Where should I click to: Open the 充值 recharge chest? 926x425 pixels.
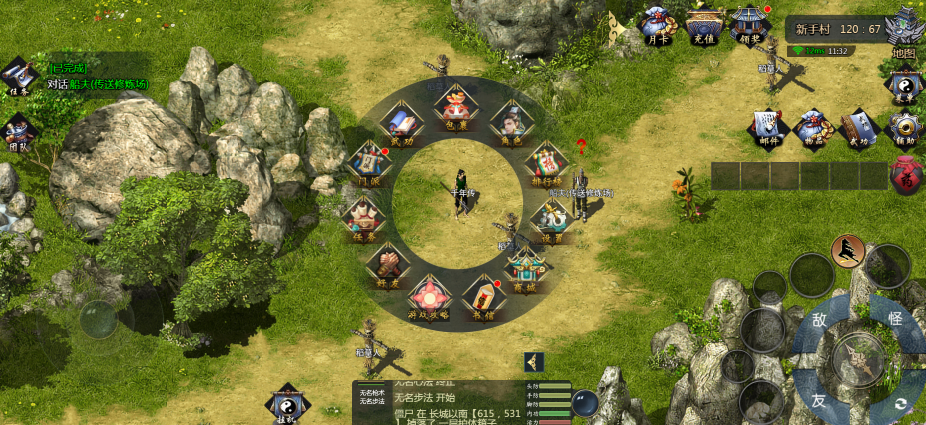pyautogui.click(x=705, y=24)
